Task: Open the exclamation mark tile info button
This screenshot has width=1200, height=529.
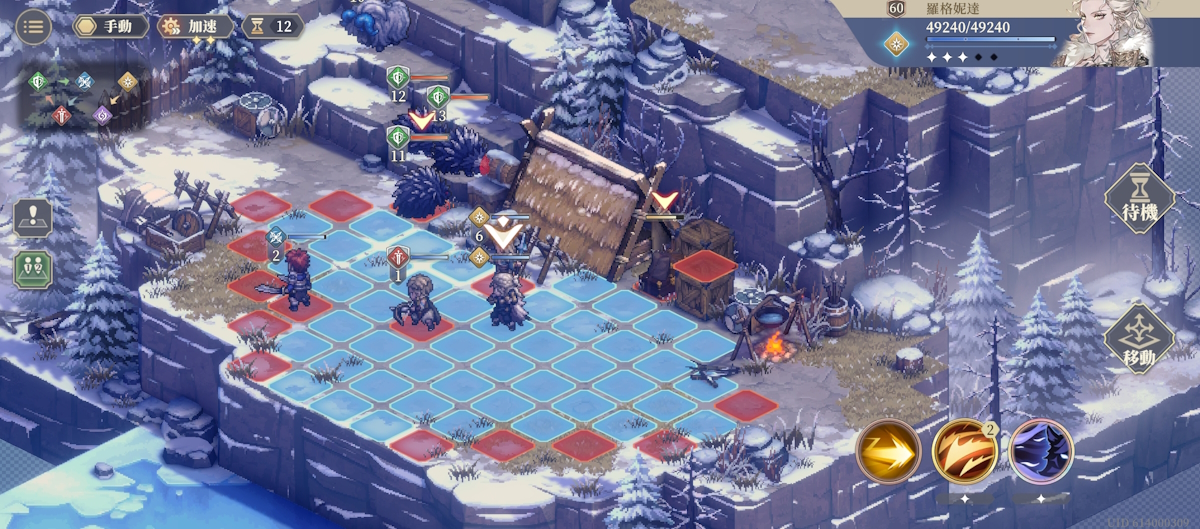Action: tap(33, 218)
